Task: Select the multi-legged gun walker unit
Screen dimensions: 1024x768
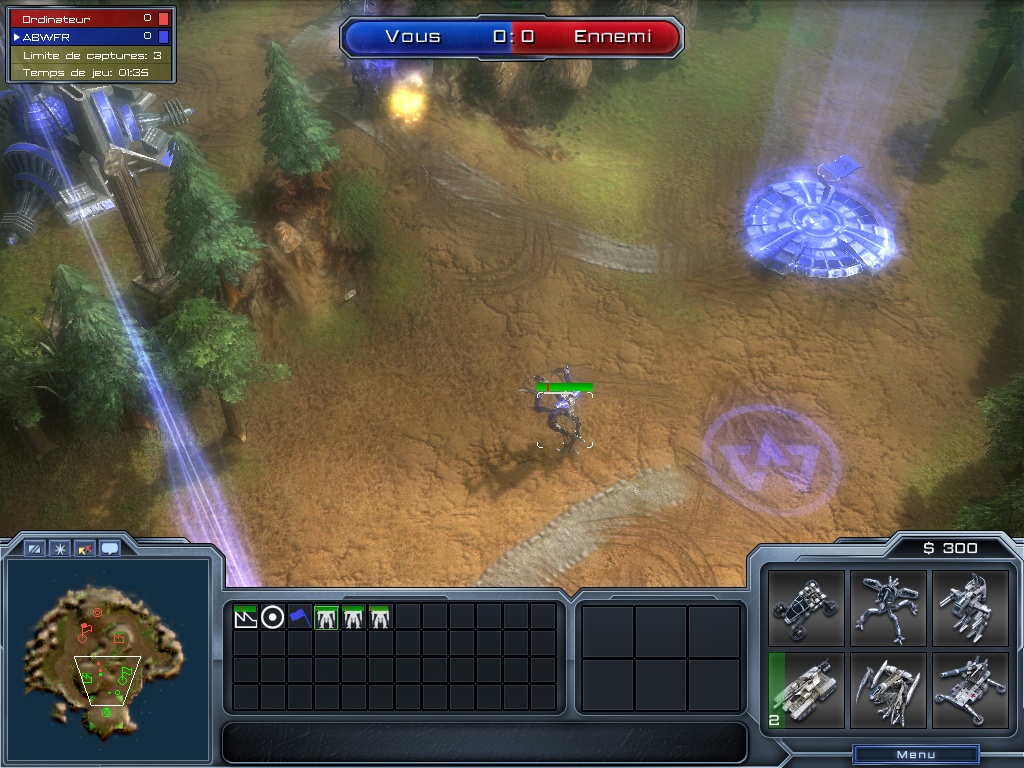Action: (x=969, y=607)
